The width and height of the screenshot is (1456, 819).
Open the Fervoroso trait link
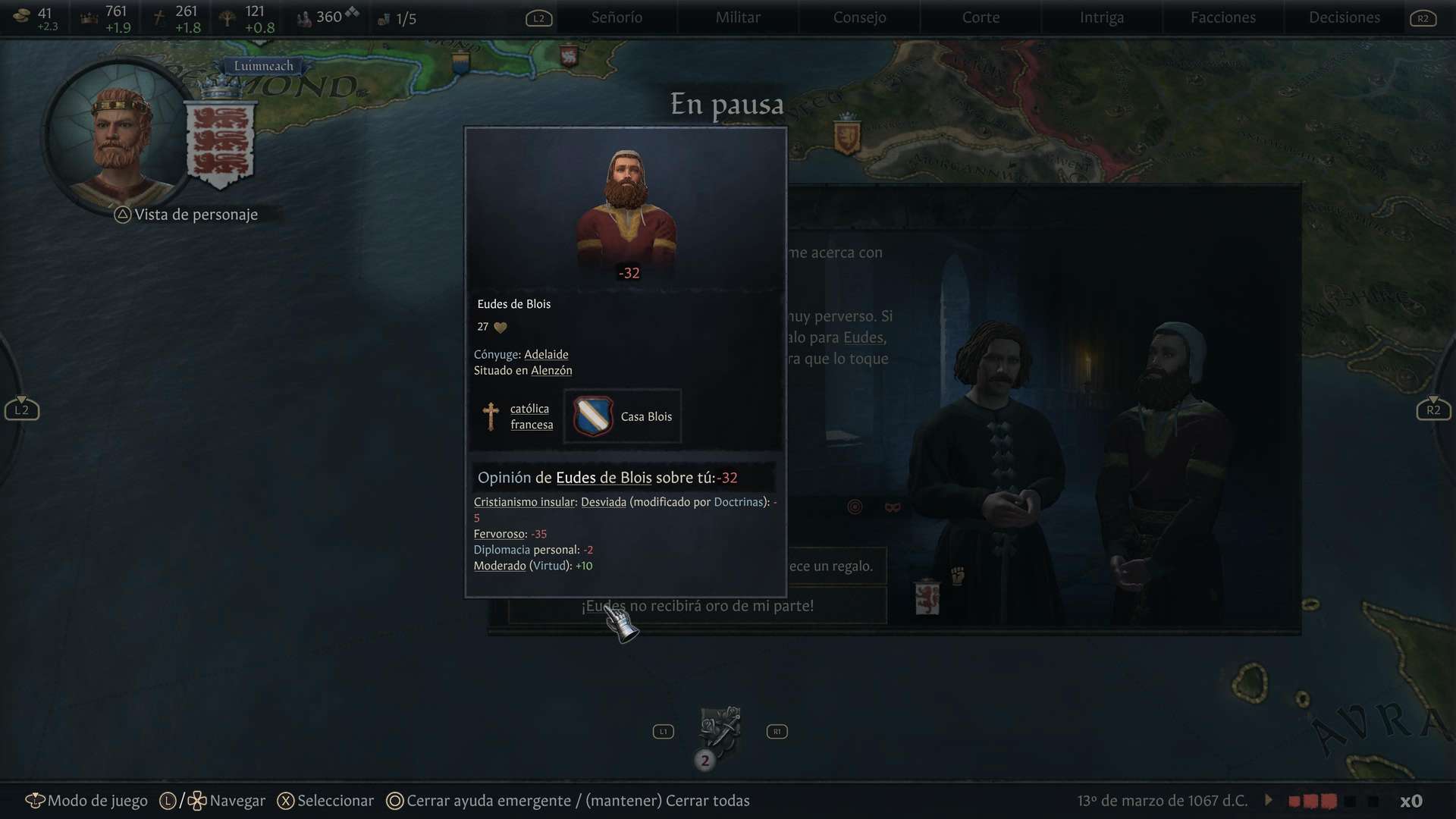tap(499, 534)
